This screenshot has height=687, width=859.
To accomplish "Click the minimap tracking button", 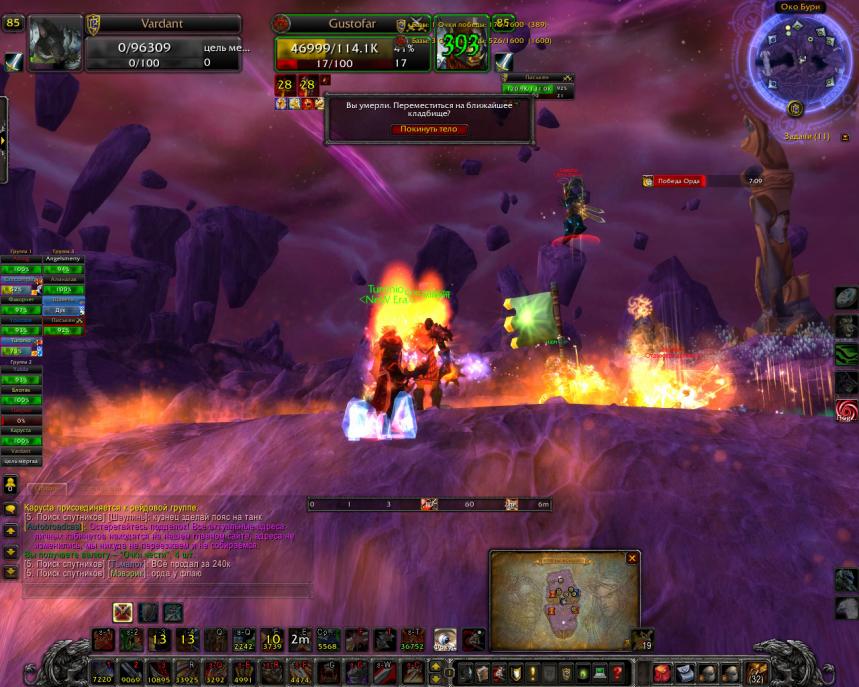I will pos(795,108).
